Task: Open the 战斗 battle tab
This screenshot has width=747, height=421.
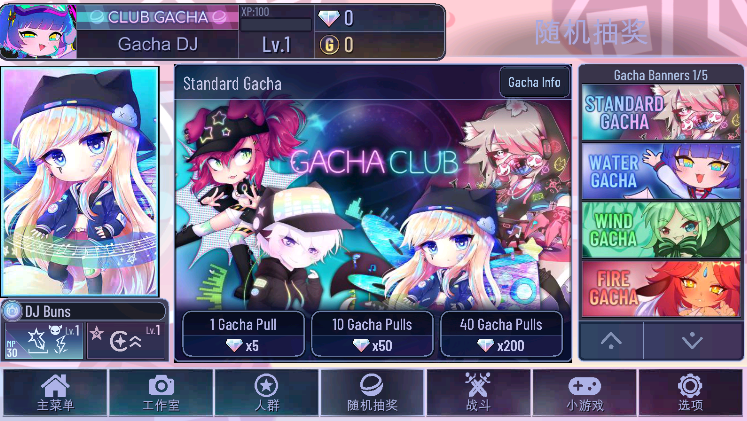Action: 478,392
